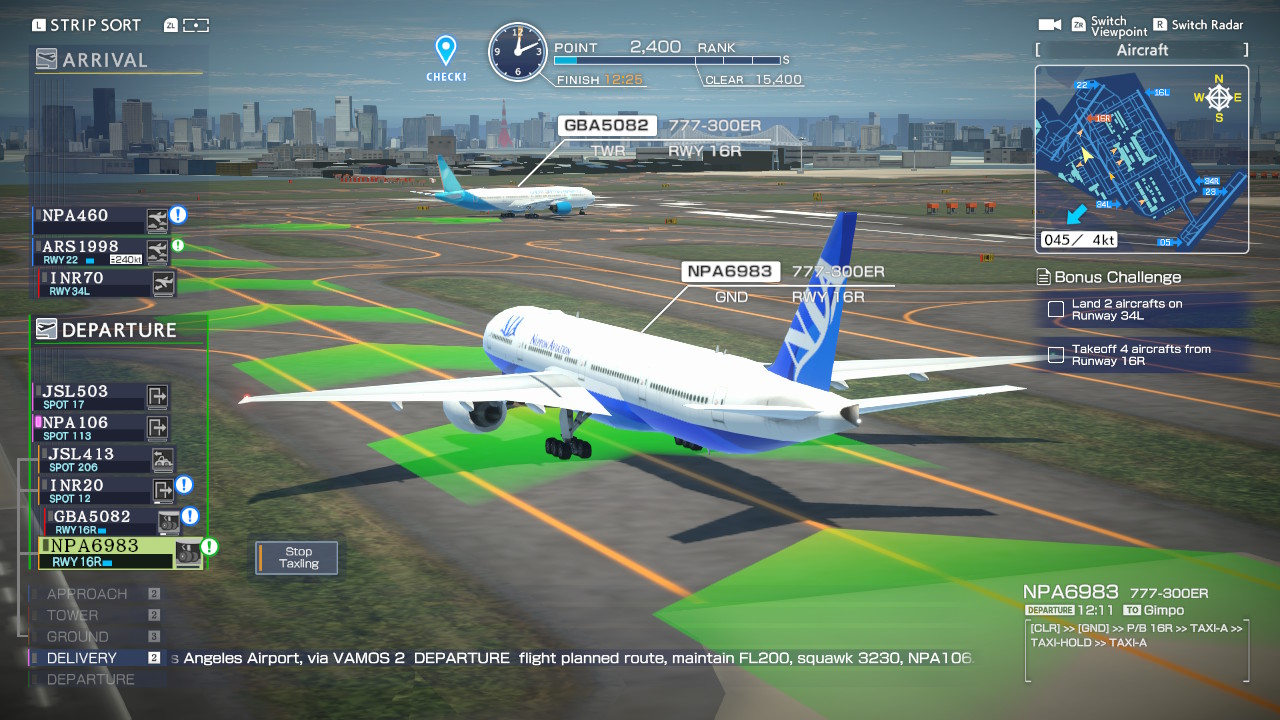1280x720 pixels.
Task: Click the towing vehicle icon on JSL413 strip
Action: (x=162, y=459)
